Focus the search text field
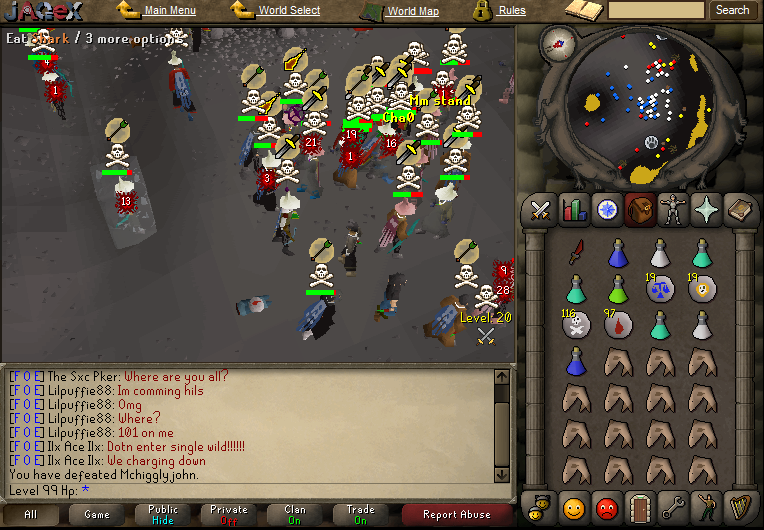Screen dimensions: 764x530 pyautogui.click(x=656, y=10)
